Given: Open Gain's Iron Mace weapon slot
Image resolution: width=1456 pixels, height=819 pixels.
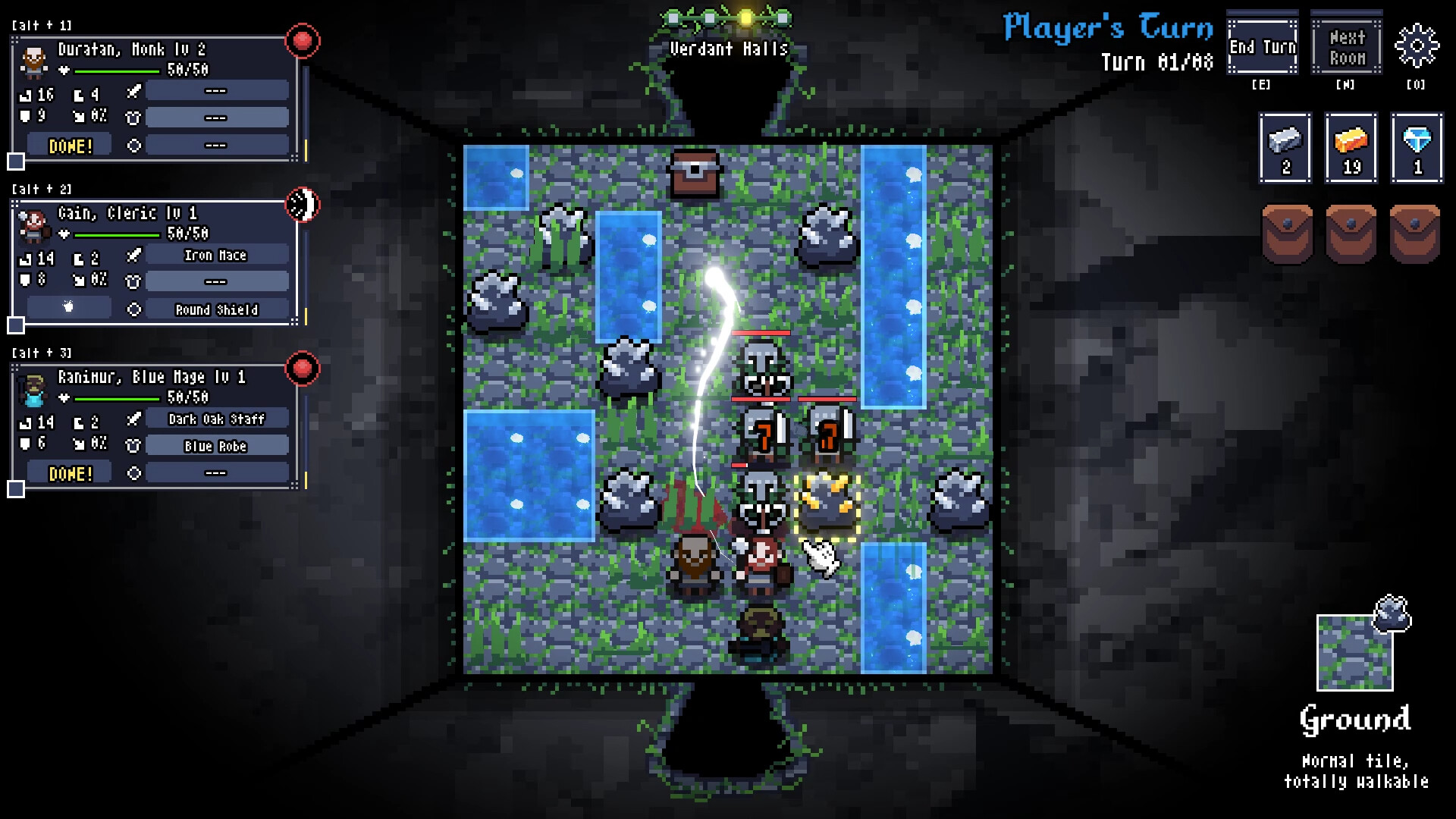Looking at the screenshot, I should (215, 255).
